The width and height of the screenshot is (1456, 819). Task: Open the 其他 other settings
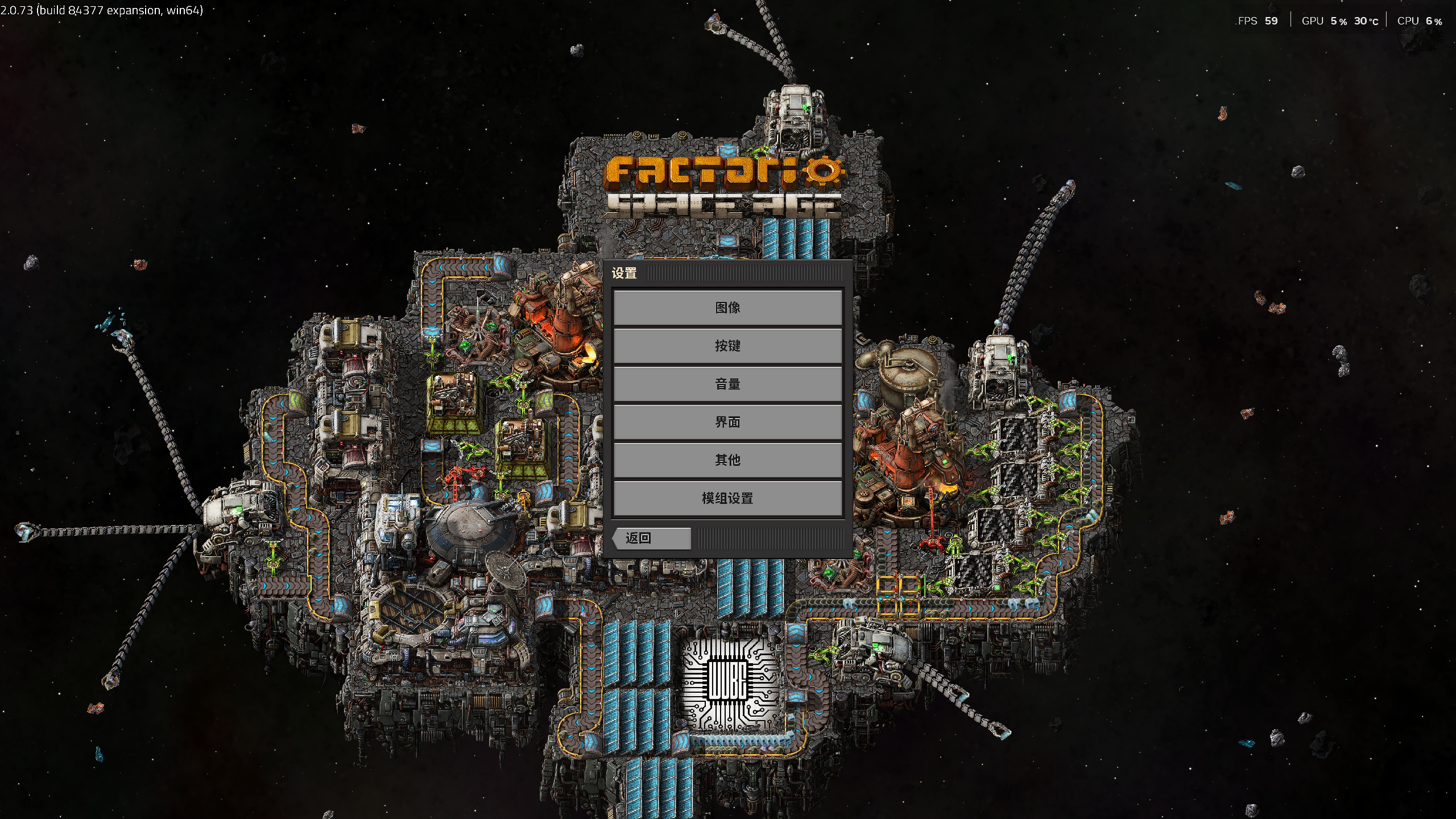728,460
